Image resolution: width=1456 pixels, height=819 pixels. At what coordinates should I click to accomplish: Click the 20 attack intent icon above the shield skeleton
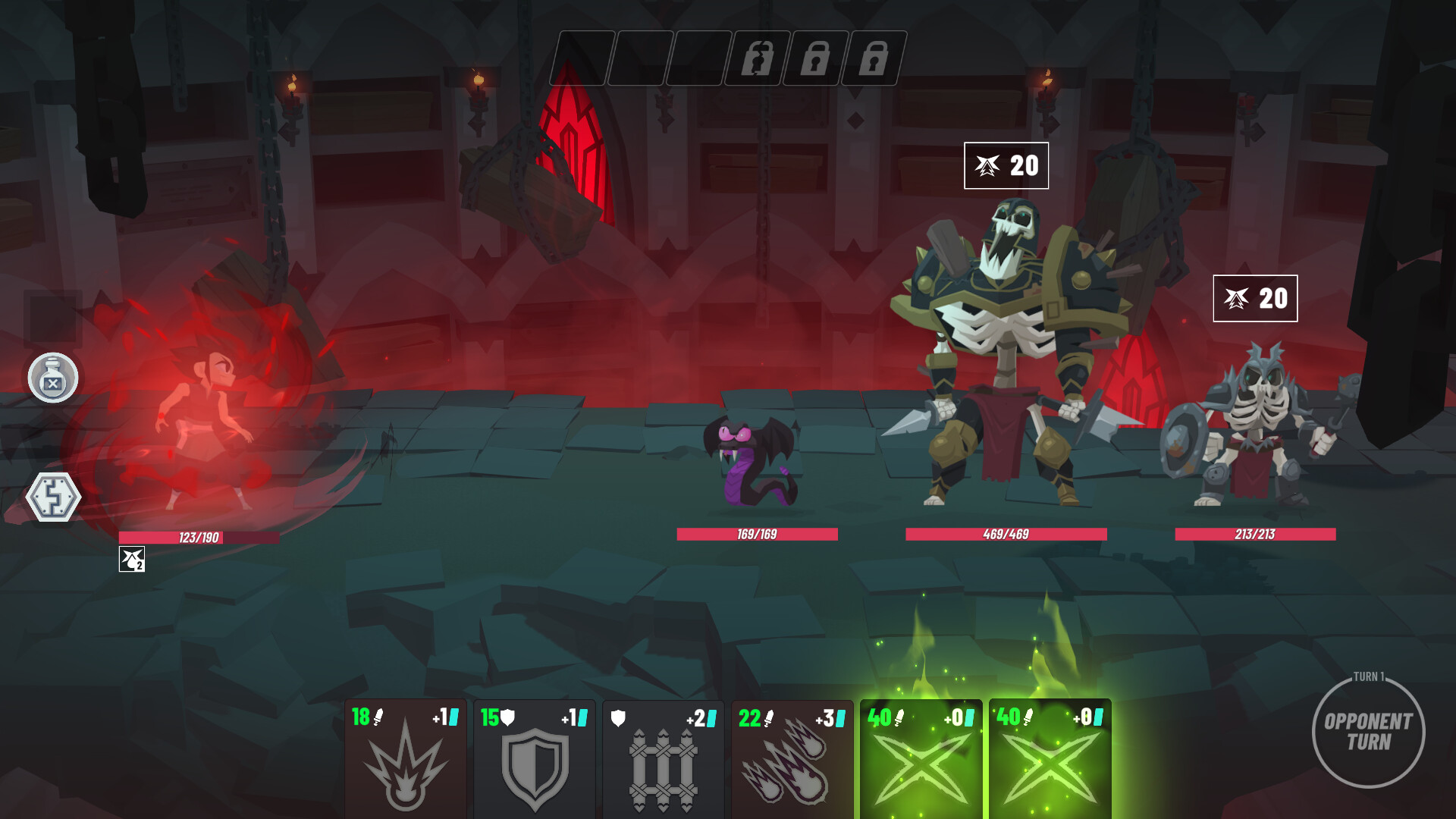(x=1255, y=298)
